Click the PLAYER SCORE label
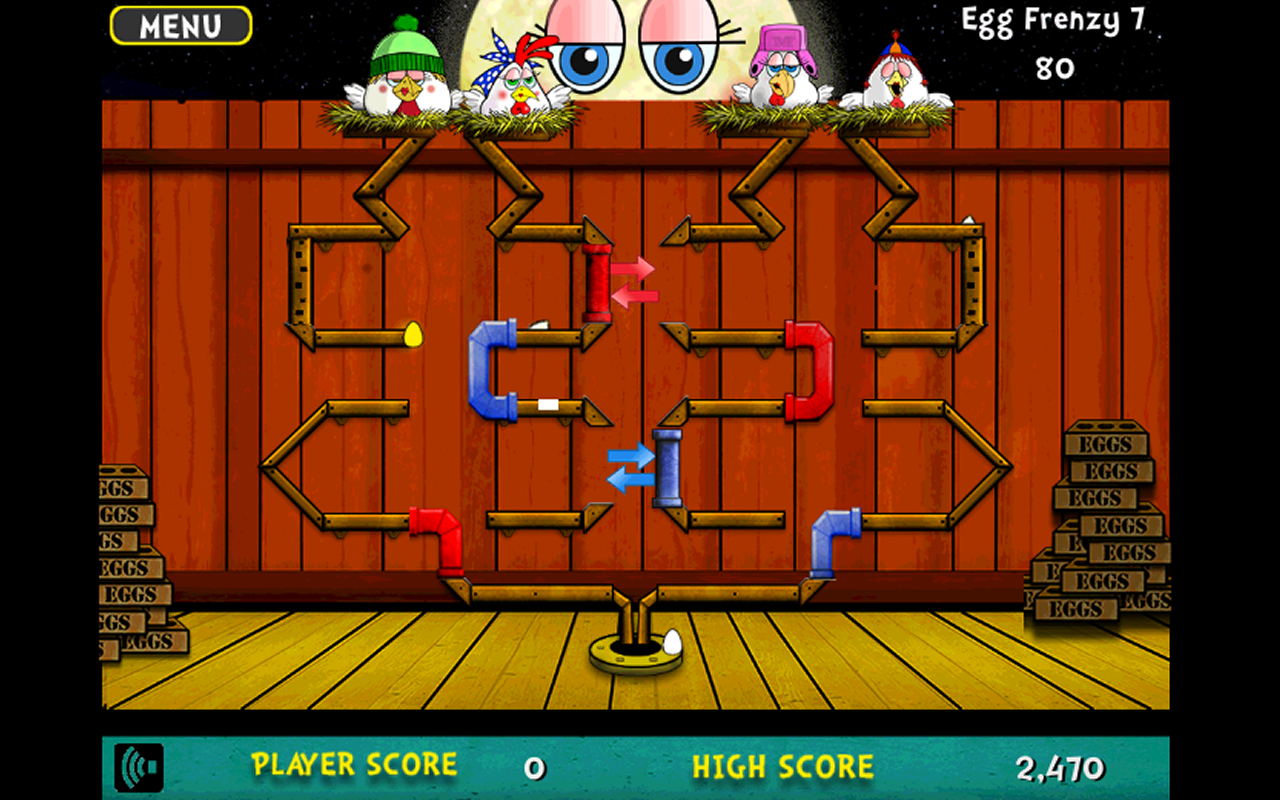 point(356,767)
